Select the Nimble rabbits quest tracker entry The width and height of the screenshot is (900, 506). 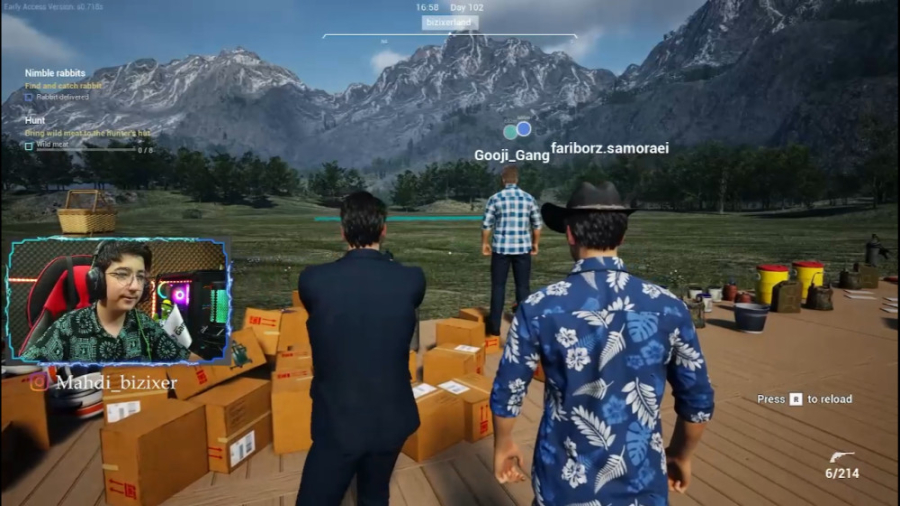tap(55, 73)
